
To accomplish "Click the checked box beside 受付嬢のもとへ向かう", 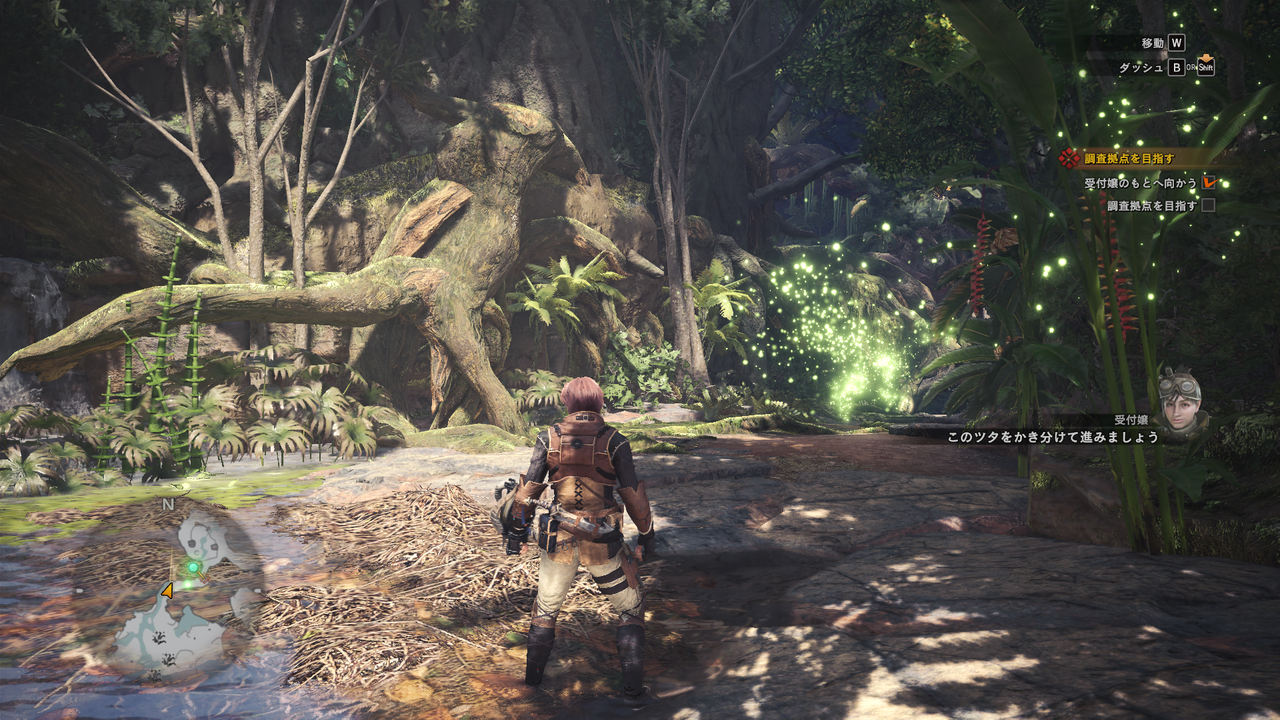I will (1209, 183).
